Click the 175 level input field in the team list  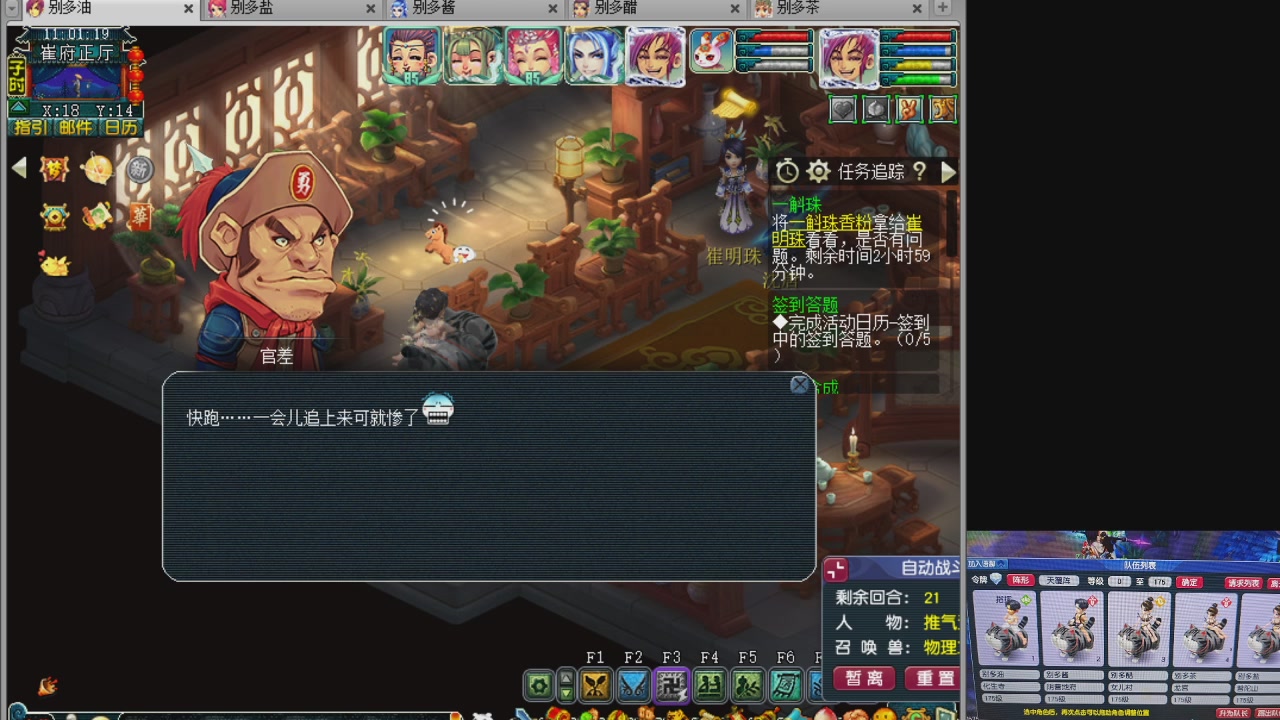1160,581
